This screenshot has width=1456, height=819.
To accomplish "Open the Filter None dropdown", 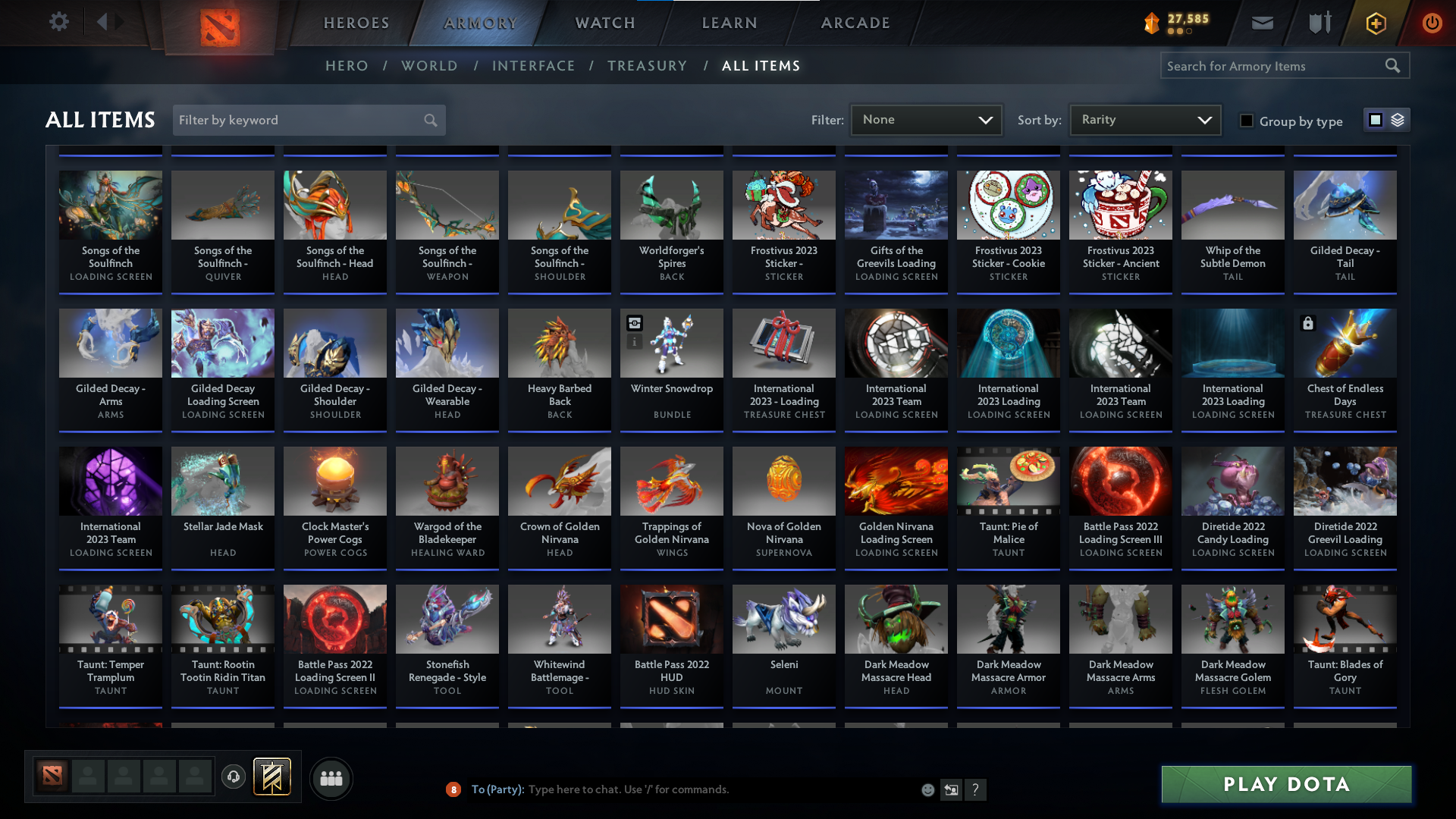I will (926, 119).
